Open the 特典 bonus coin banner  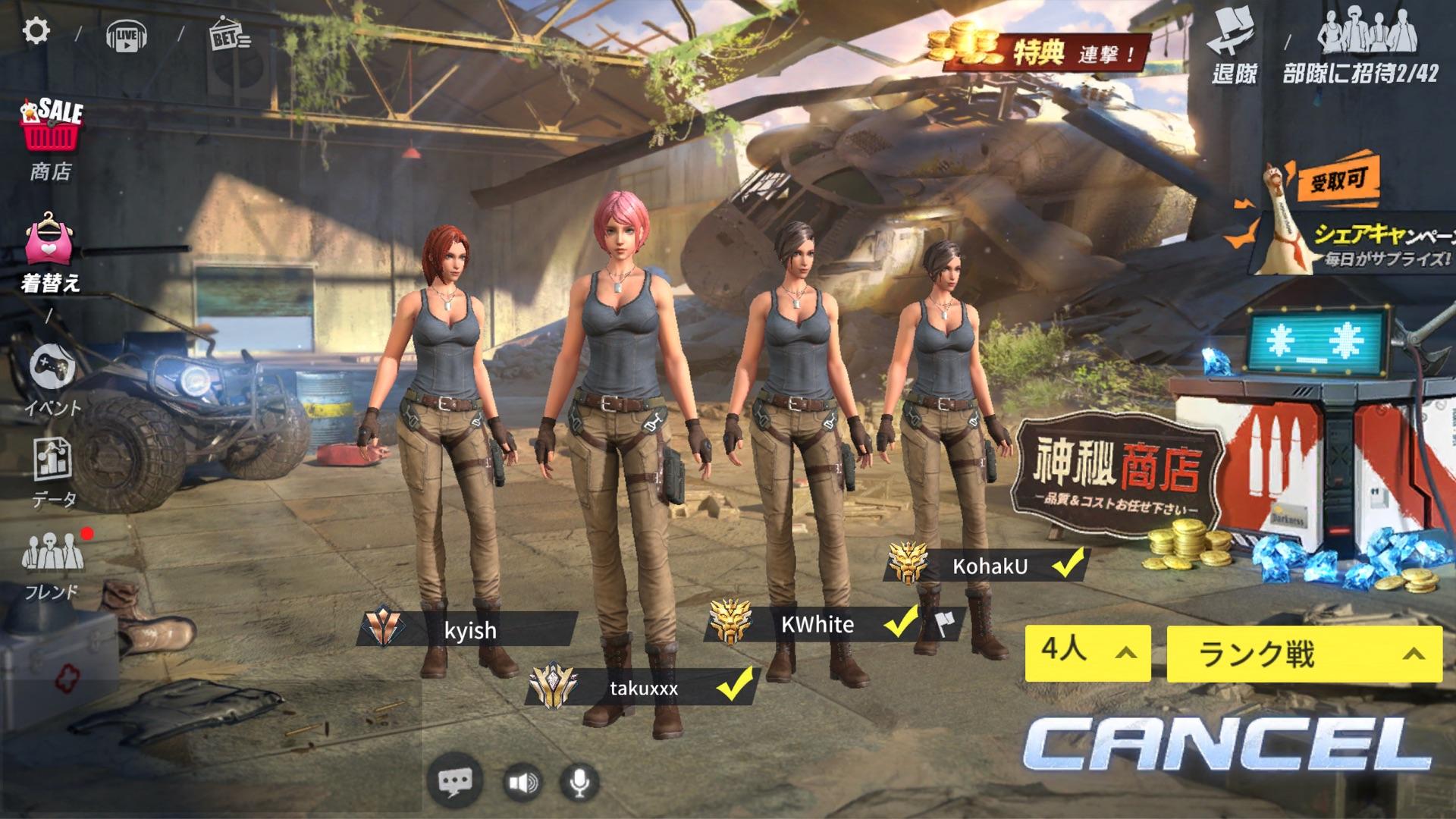(1039, 49)
